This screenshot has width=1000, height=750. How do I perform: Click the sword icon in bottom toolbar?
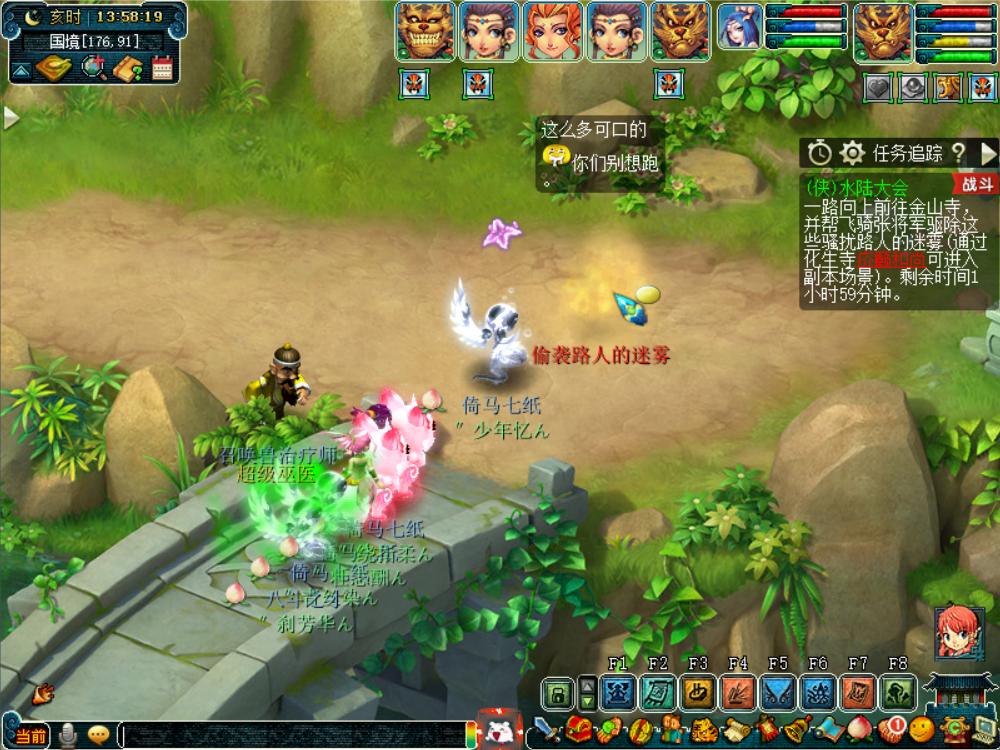[544, 730]
